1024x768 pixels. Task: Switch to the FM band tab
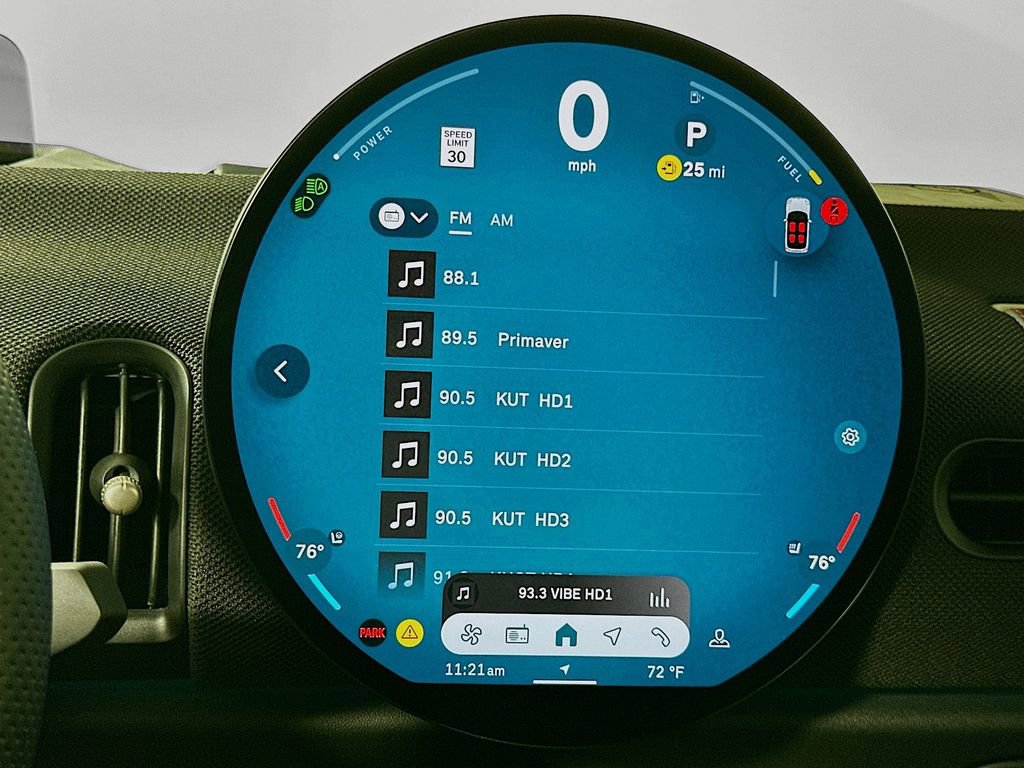pos(460,219)
